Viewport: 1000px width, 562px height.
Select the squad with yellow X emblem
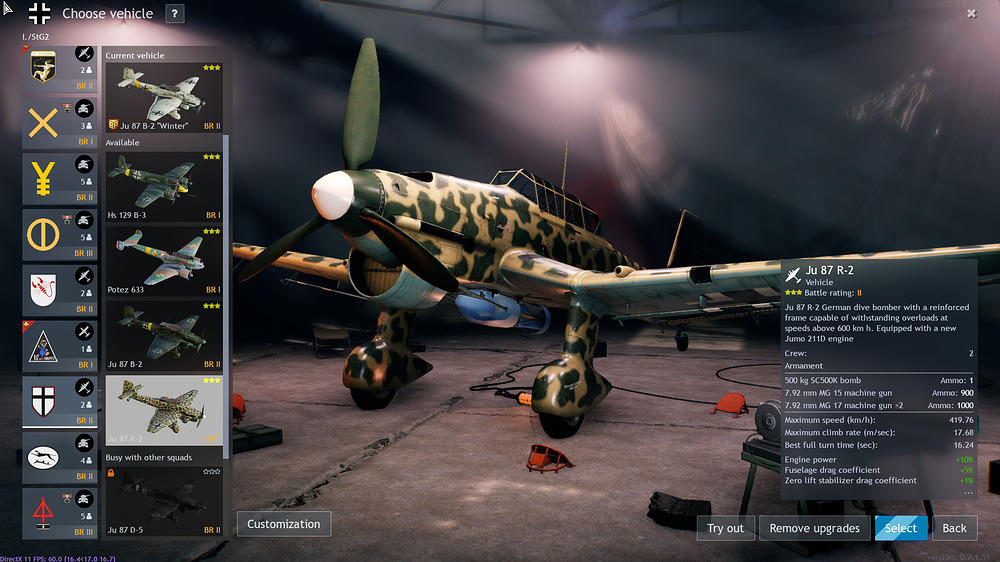point(60,123)
